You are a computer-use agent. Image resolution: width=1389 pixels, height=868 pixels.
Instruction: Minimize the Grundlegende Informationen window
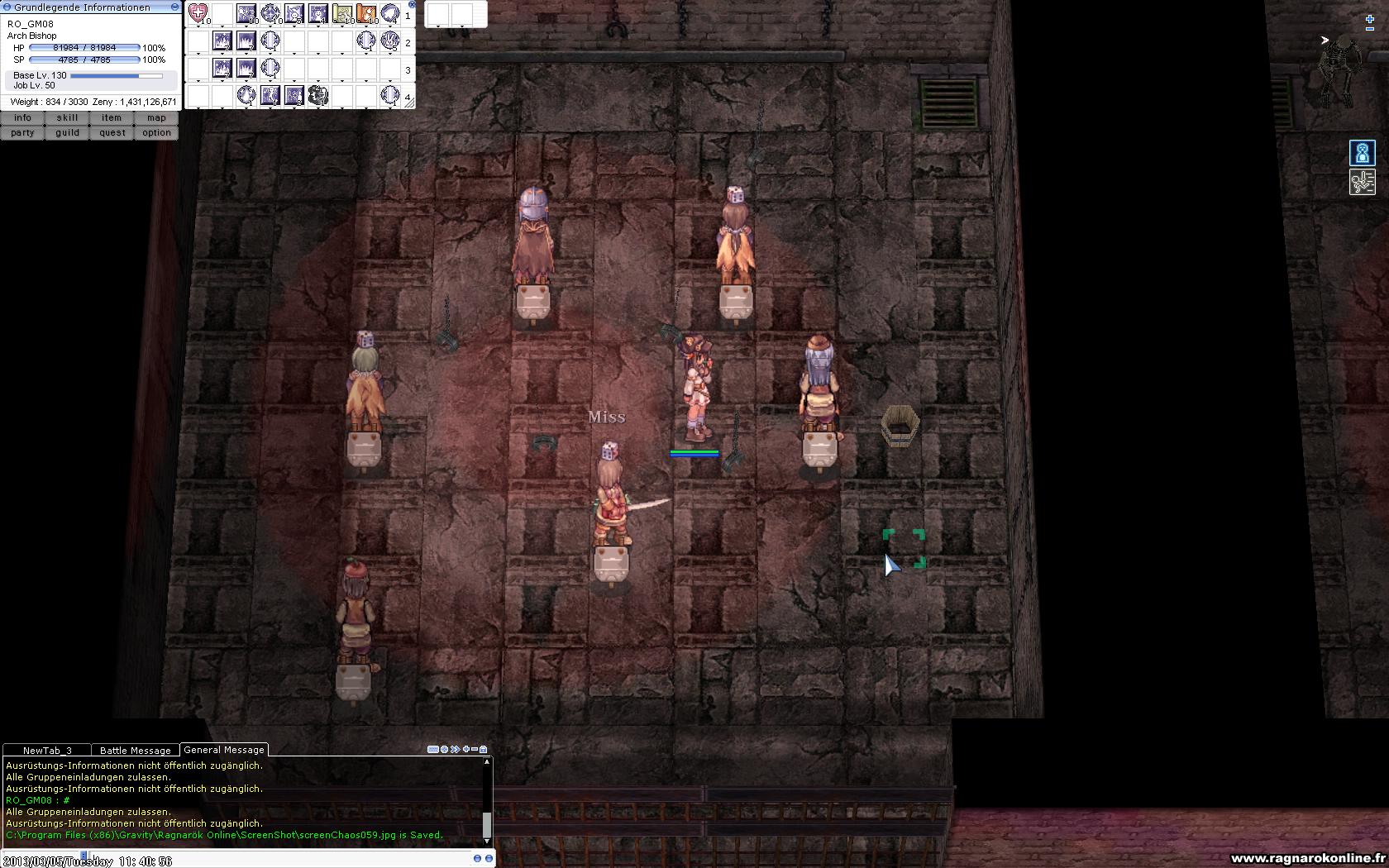(x=174, y=7)
